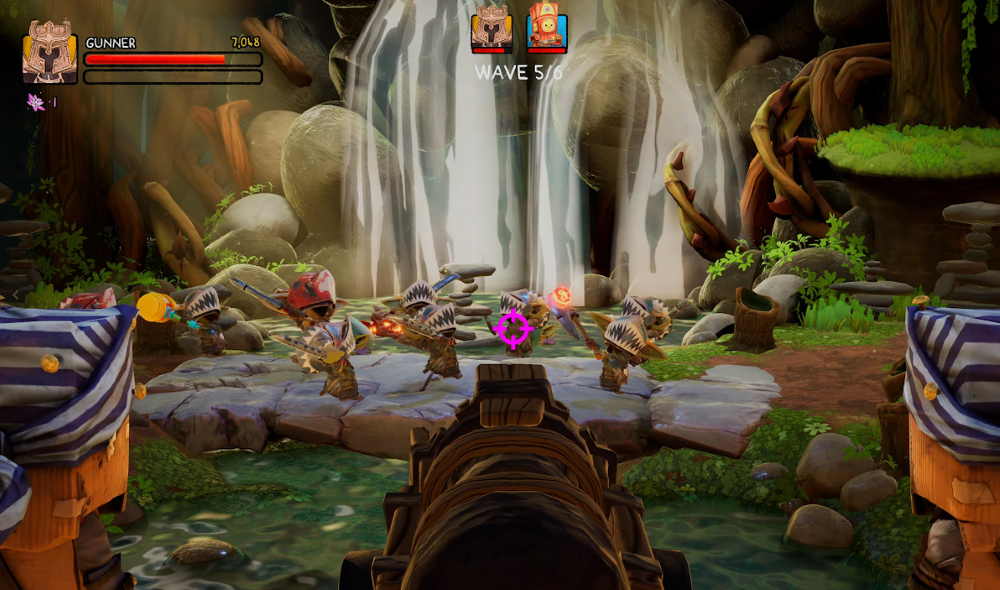Viewport: 1000px width, 590px height.
Task: Select the horned helmet player icon beside the red robot
Action: pyautogui.click(x=492, y=27)
